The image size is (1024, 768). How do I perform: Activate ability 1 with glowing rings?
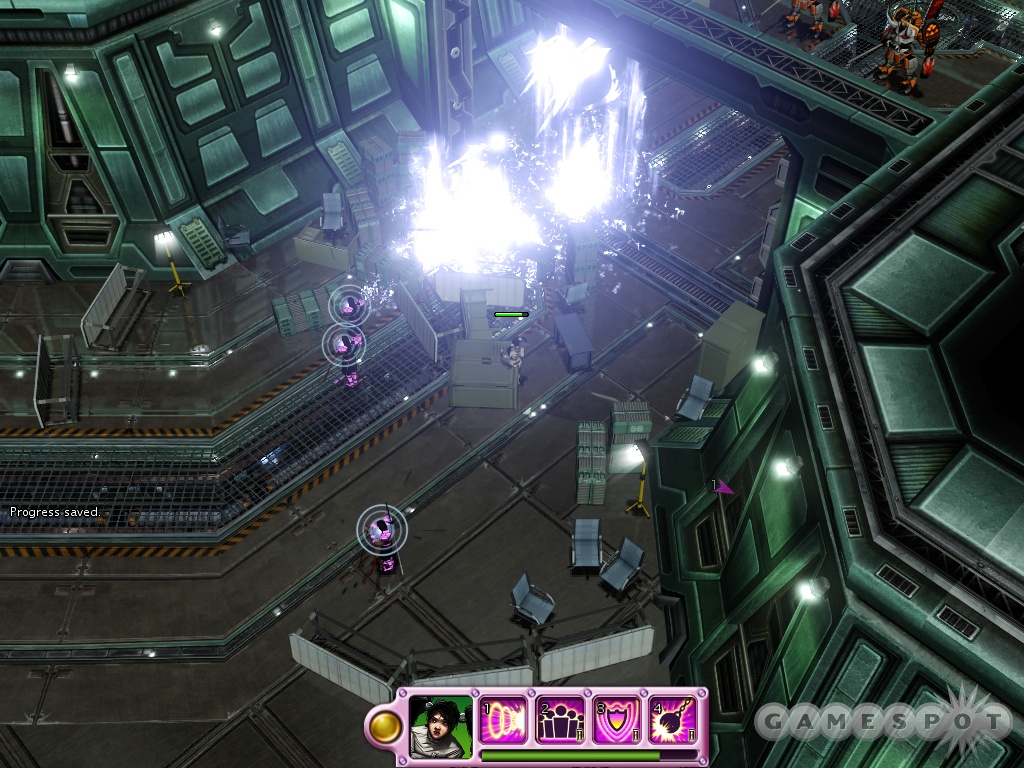[503, 720]
